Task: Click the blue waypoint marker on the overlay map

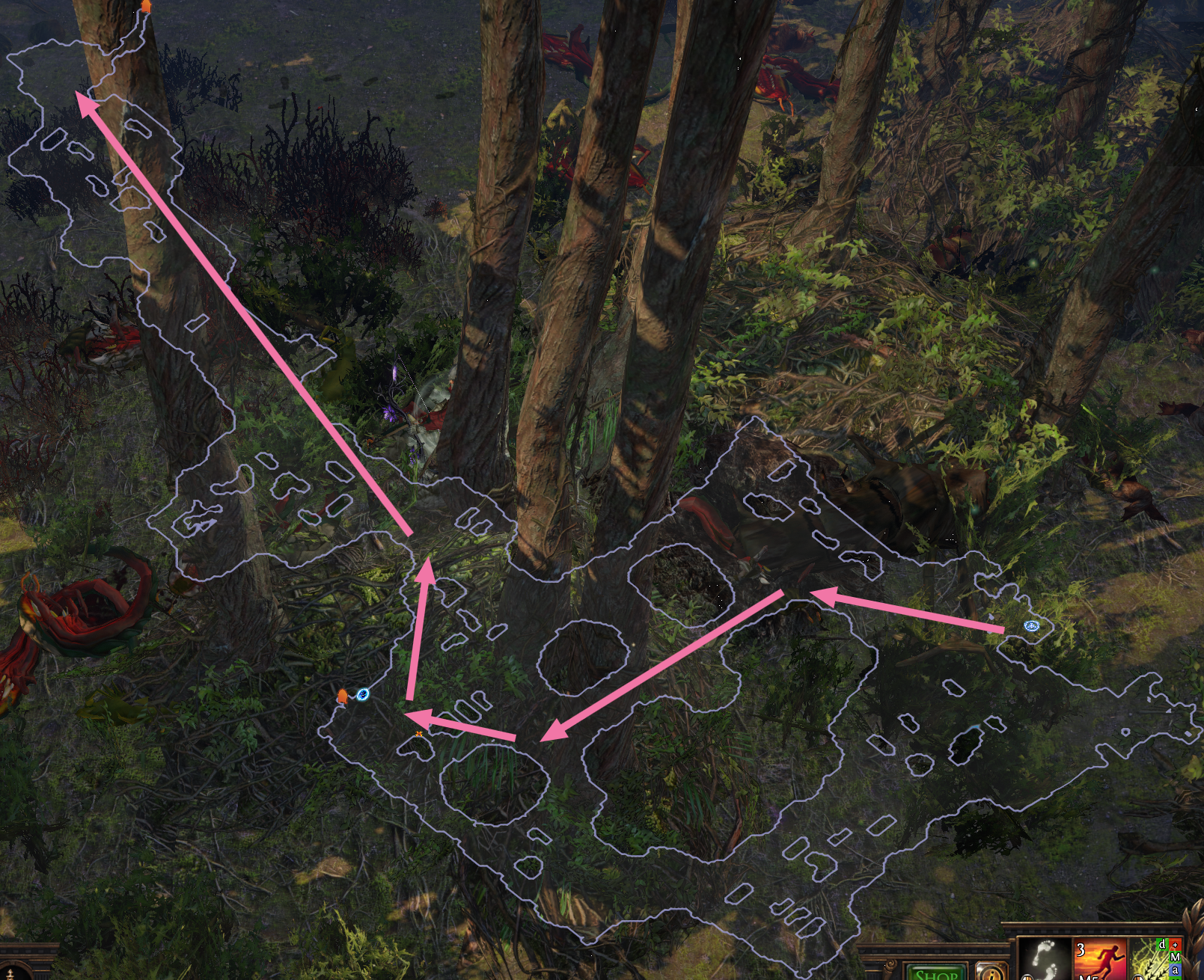Action: click(x=1032, y=625)
